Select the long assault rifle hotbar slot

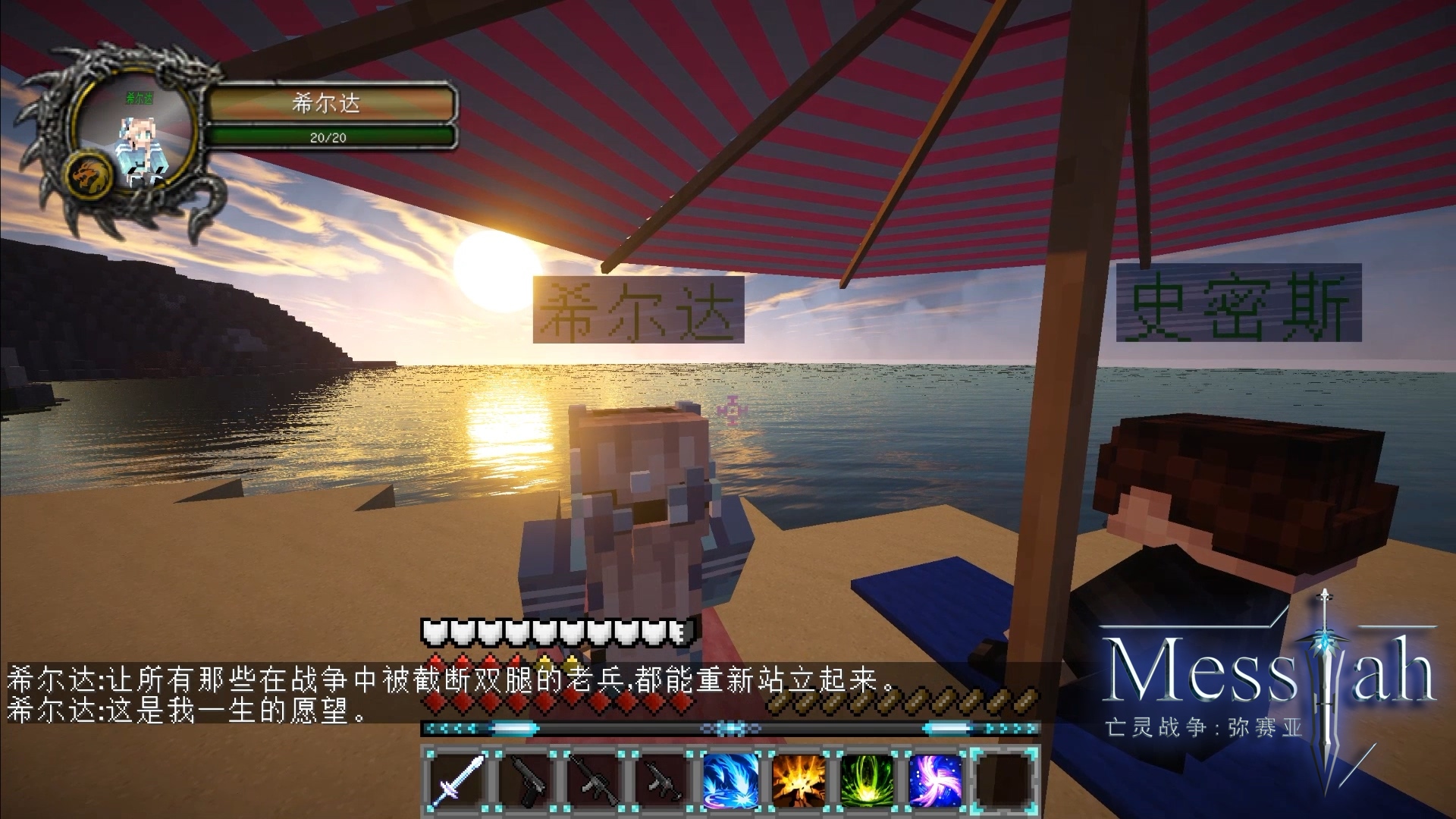pyautogui.click(x=595, y=780)
